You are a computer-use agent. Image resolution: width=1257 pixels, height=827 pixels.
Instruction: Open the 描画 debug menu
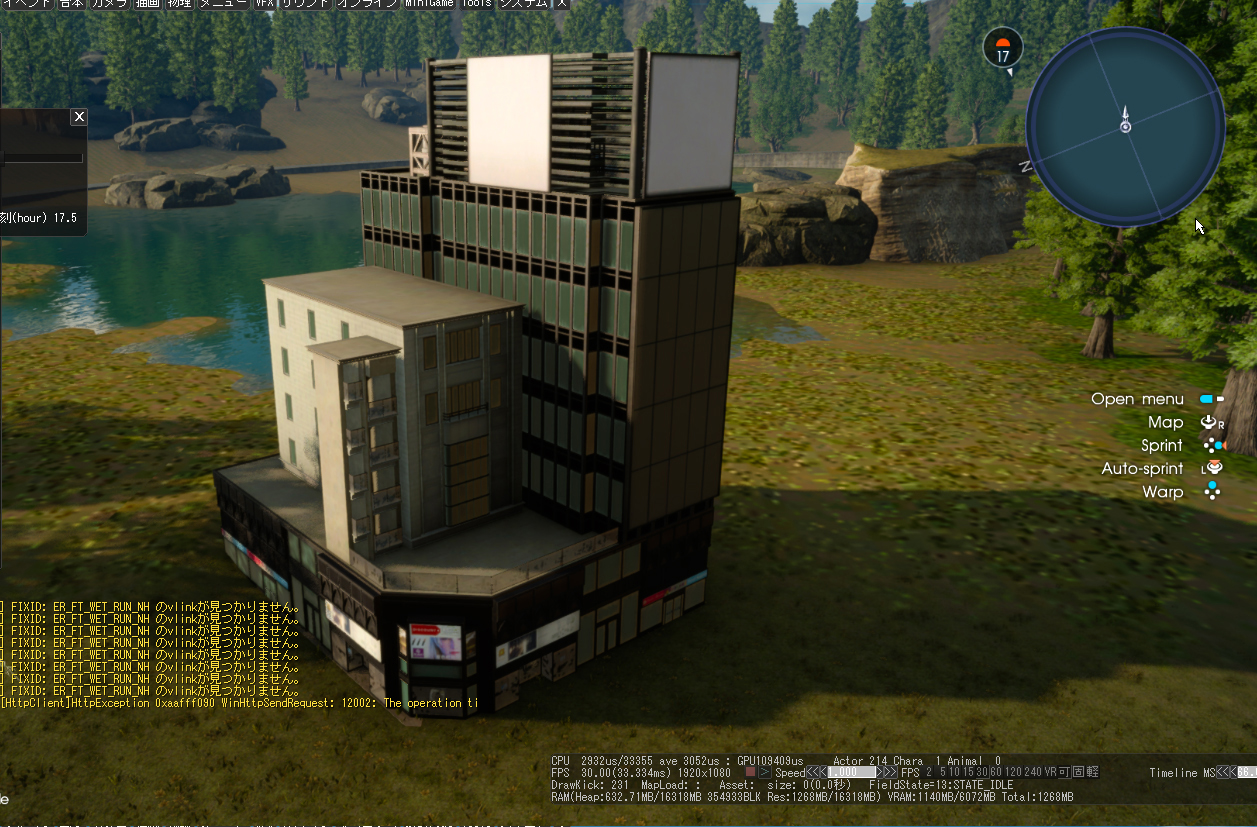[148, 4]
